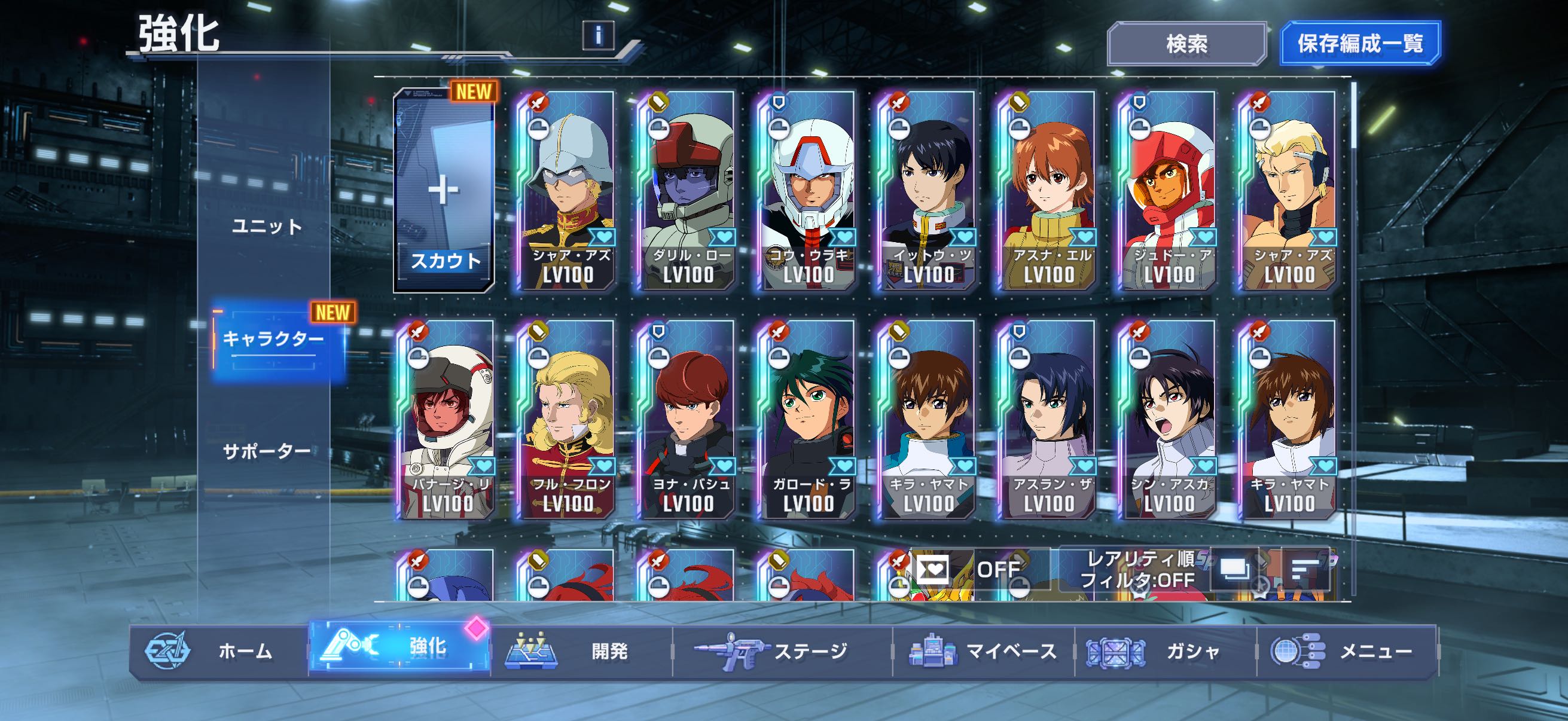The width and height of the screenshot is (1568, 721).
Task: Open the 保存編成一覧 saved formations list
Action: 1360,44
